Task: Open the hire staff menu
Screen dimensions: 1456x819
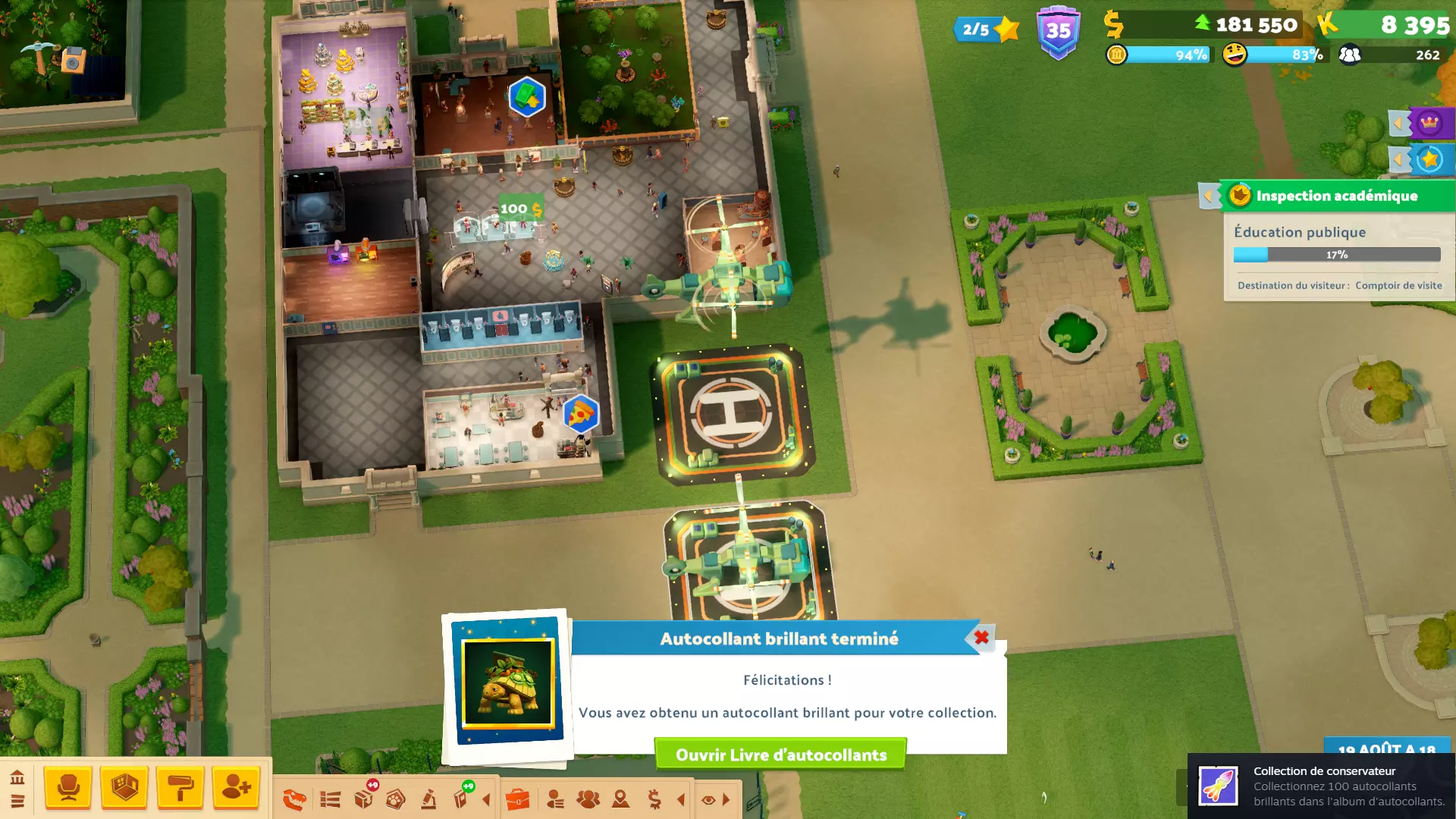Action: (236, 788)
